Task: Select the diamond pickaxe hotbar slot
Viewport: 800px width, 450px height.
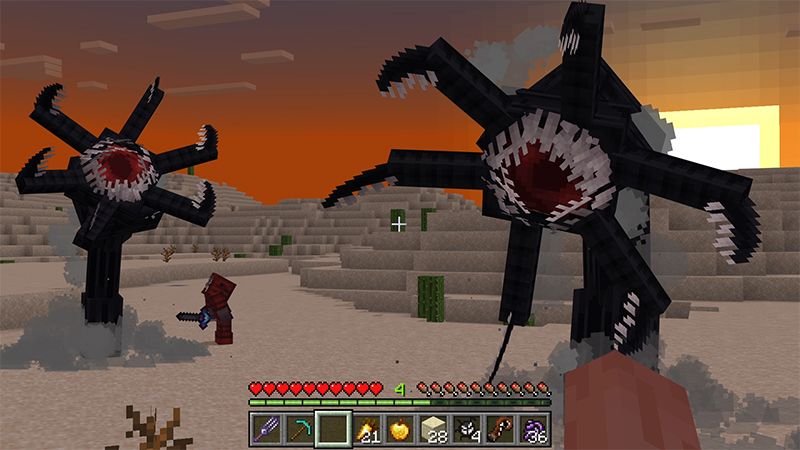Action: pos(301,428)
